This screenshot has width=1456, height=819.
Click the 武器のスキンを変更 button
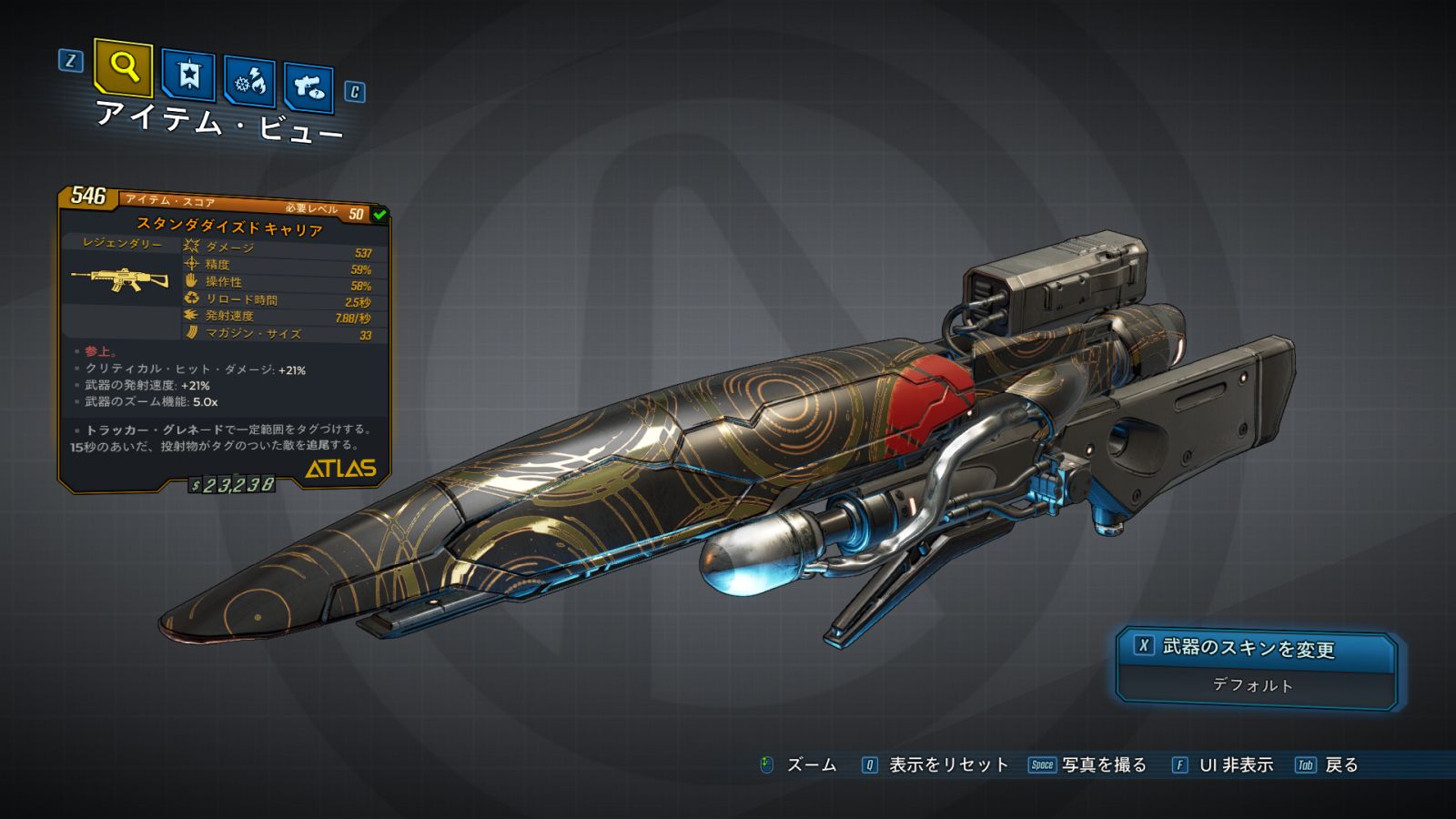pyautogui.click(x=1256, y=648)
